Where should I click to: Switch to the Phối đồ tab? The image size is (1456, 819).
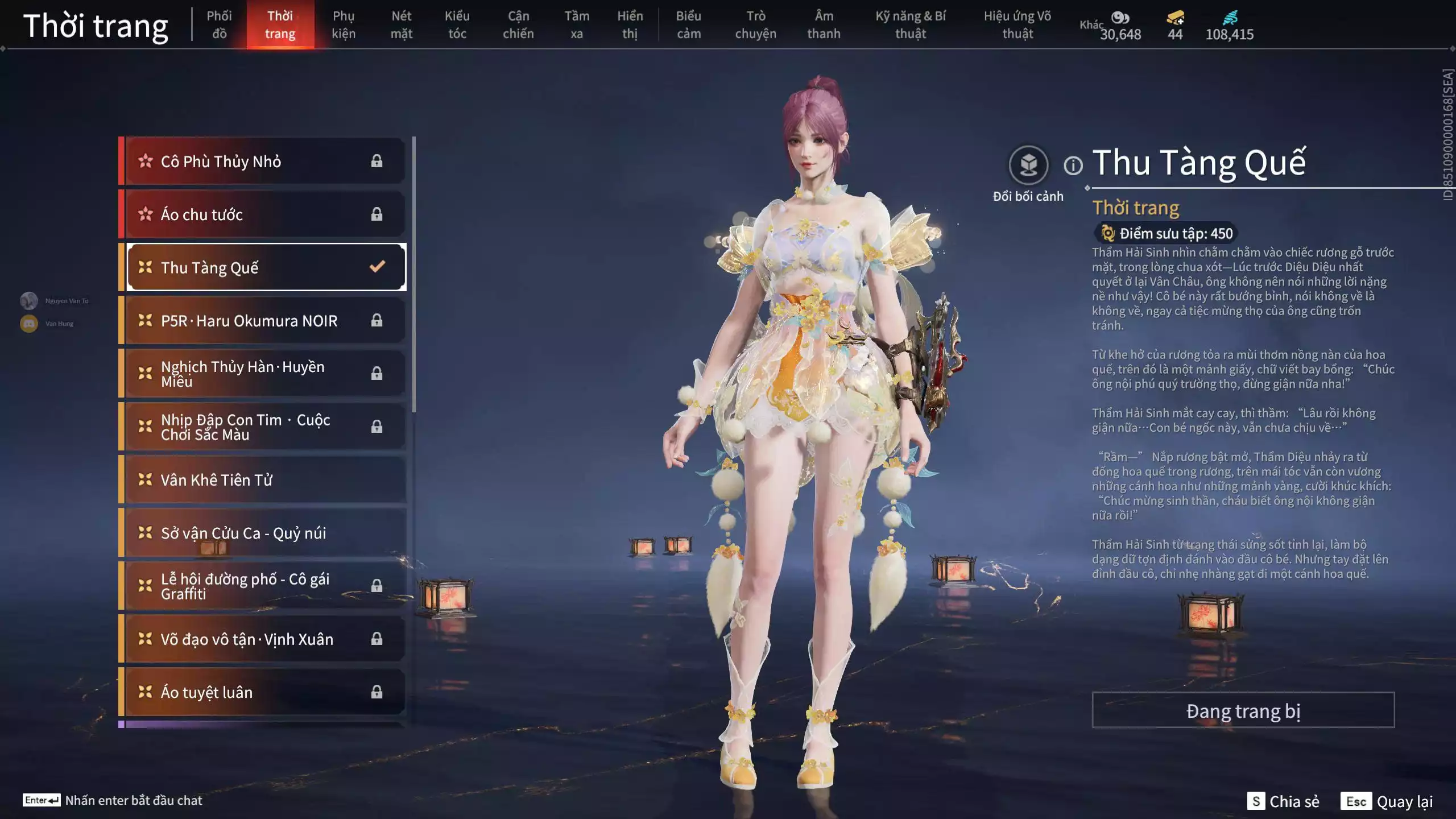point(219,25)
